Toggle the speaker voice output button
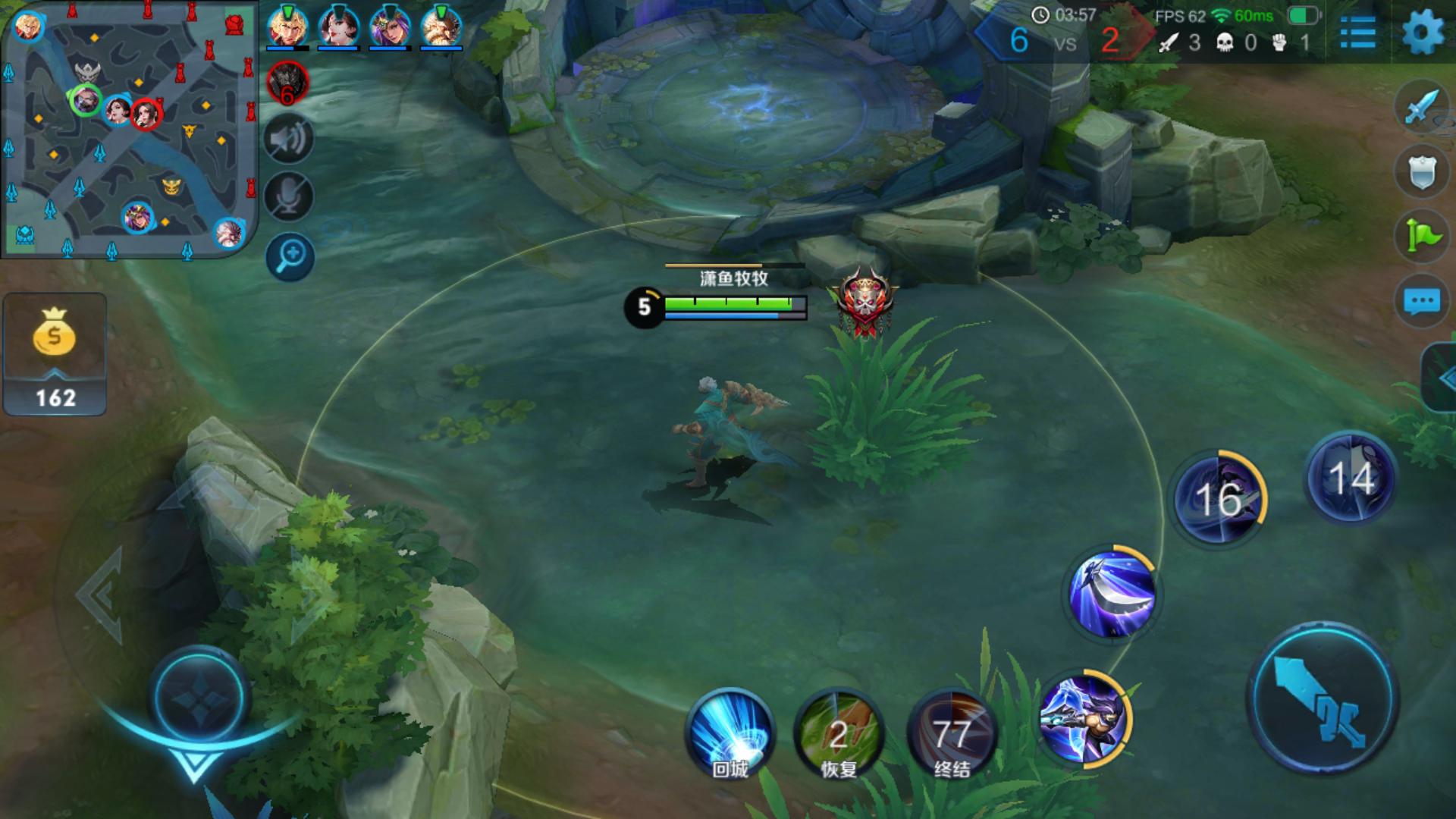 click(x=289, y=140)
